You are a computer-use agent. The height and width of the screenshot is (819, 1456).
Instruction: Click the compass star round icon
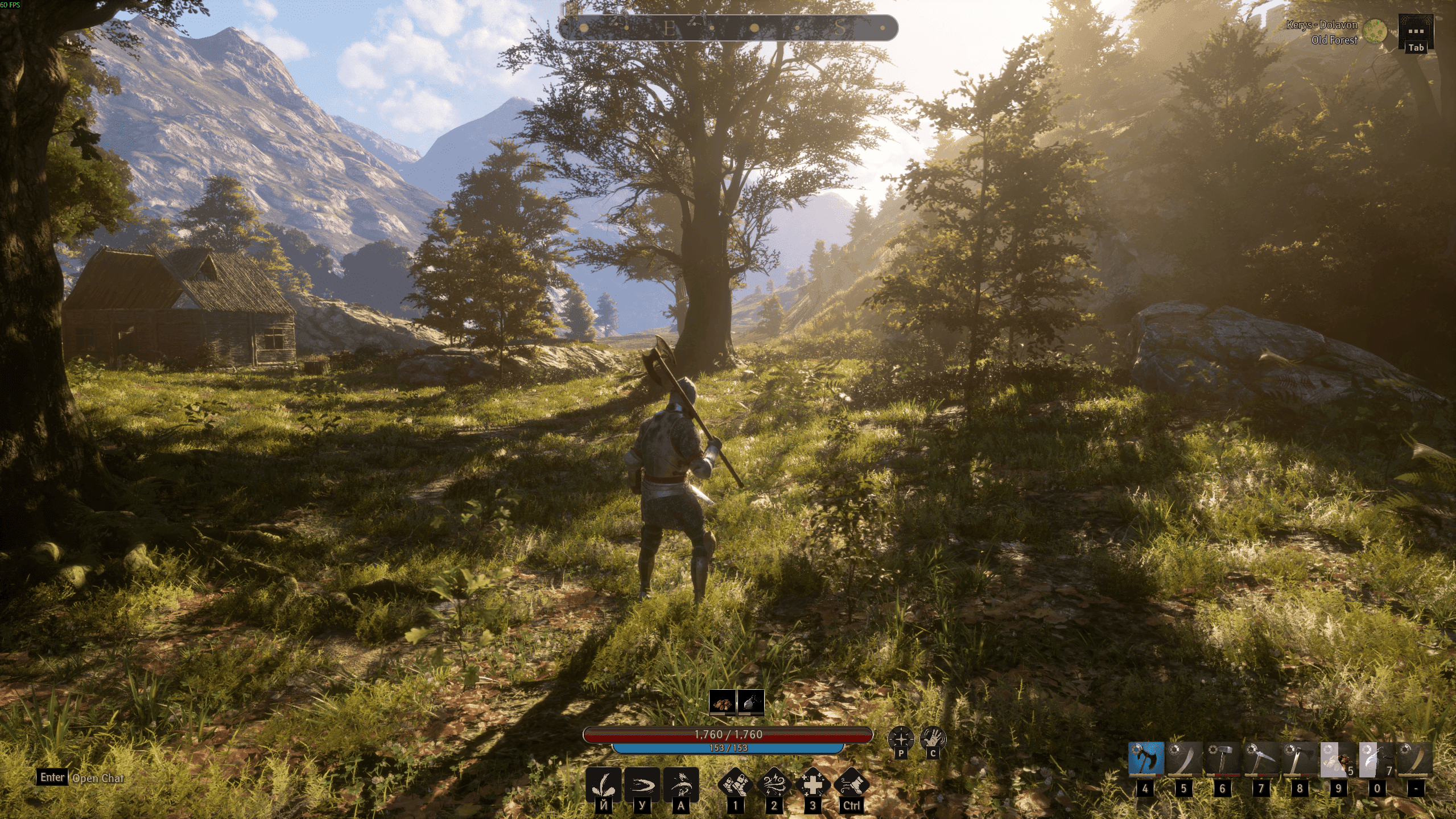[901, 739]
